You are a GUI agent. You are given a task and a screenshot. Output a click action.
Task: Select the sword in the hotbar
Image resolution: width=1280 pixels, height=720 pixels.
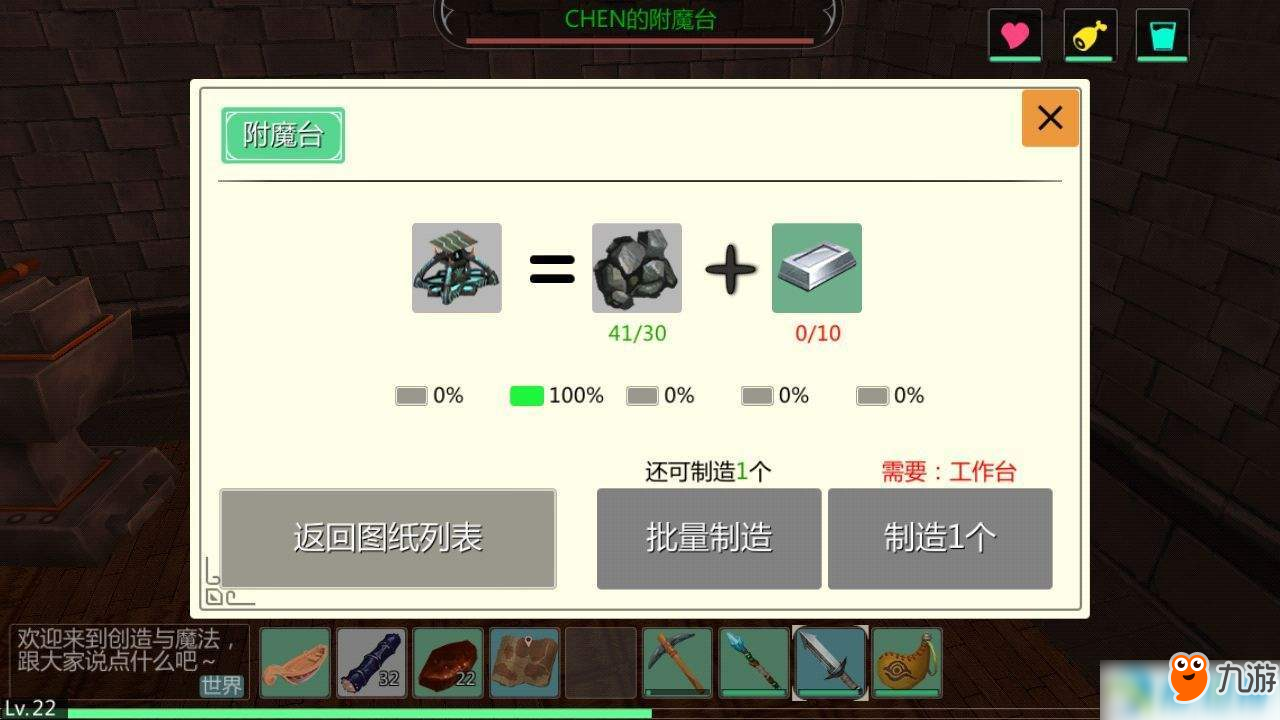coord(829,661)
